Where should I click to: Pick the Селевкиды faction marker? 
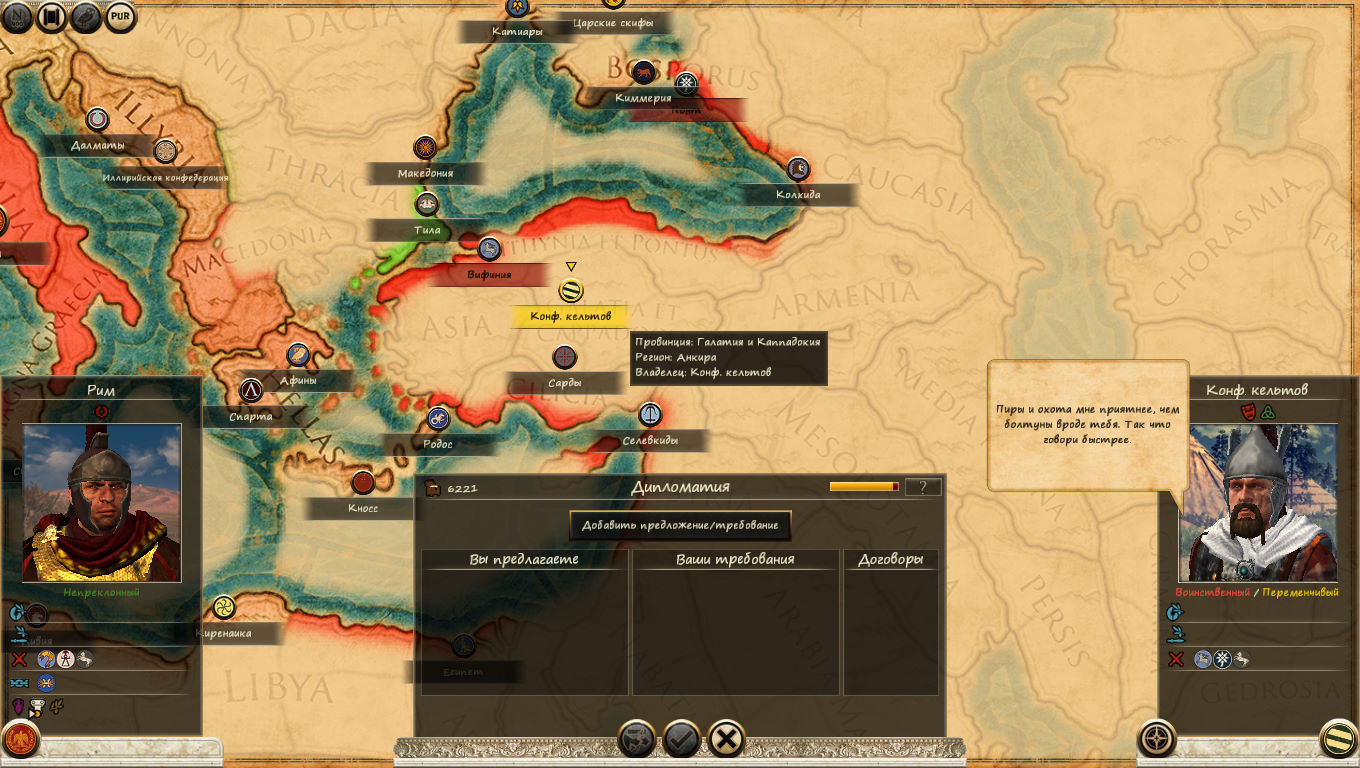tap(650, 414)
